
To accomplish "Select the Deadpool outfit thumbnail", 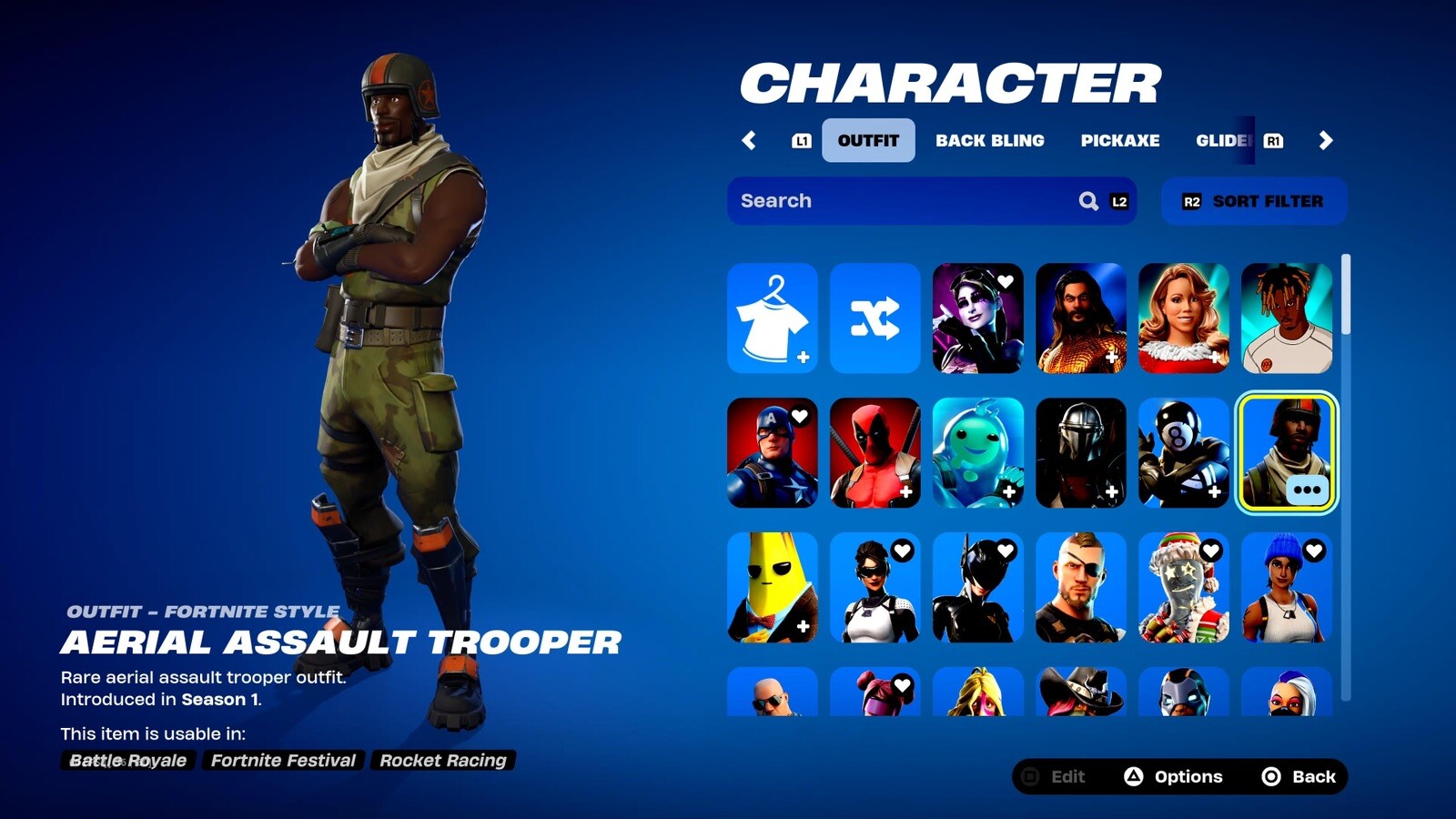I will (x=875, y=452).
